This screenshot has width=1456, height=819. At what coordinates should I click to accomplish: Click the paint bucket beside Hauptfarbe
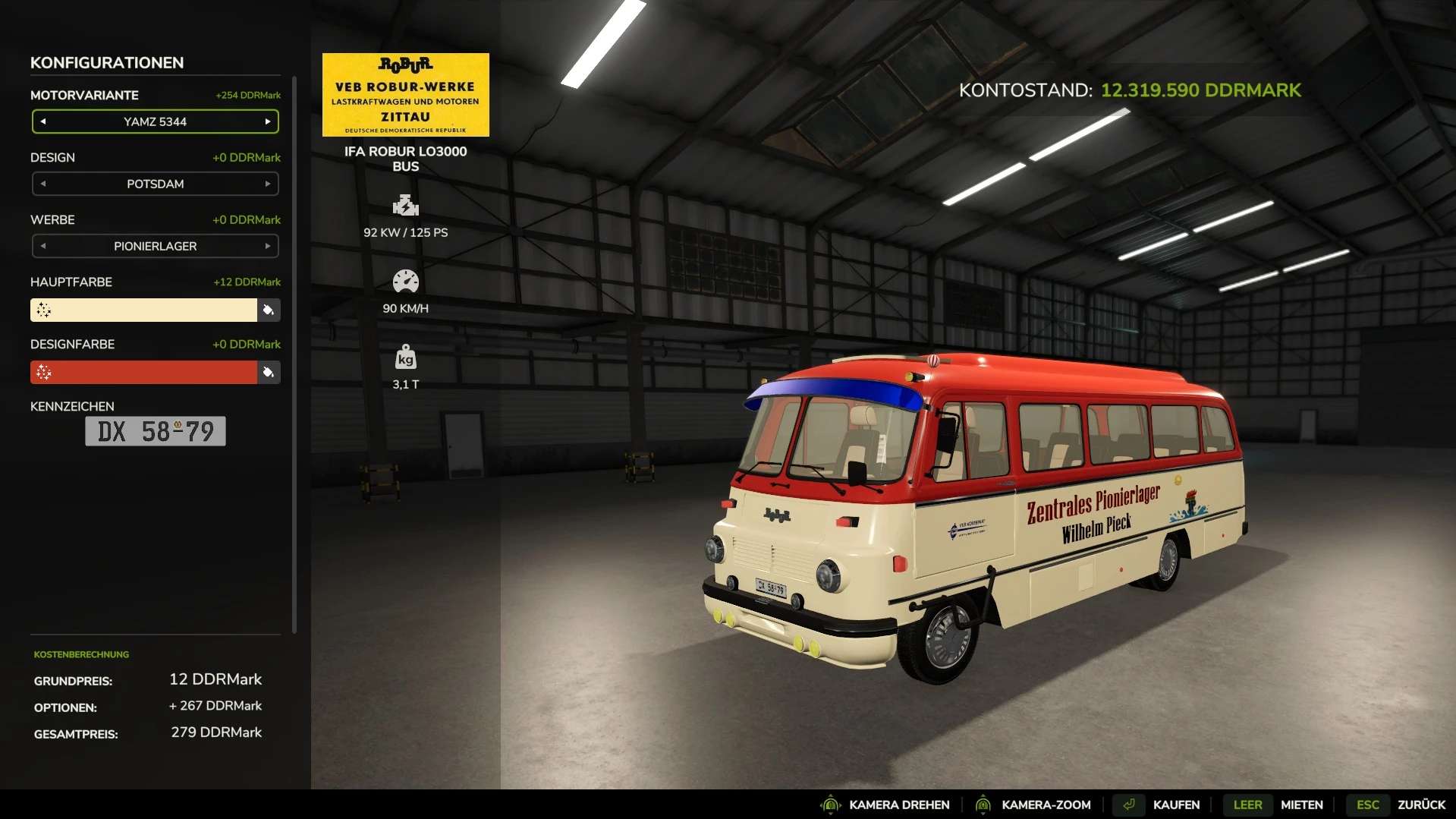click(x=269, y=310)
